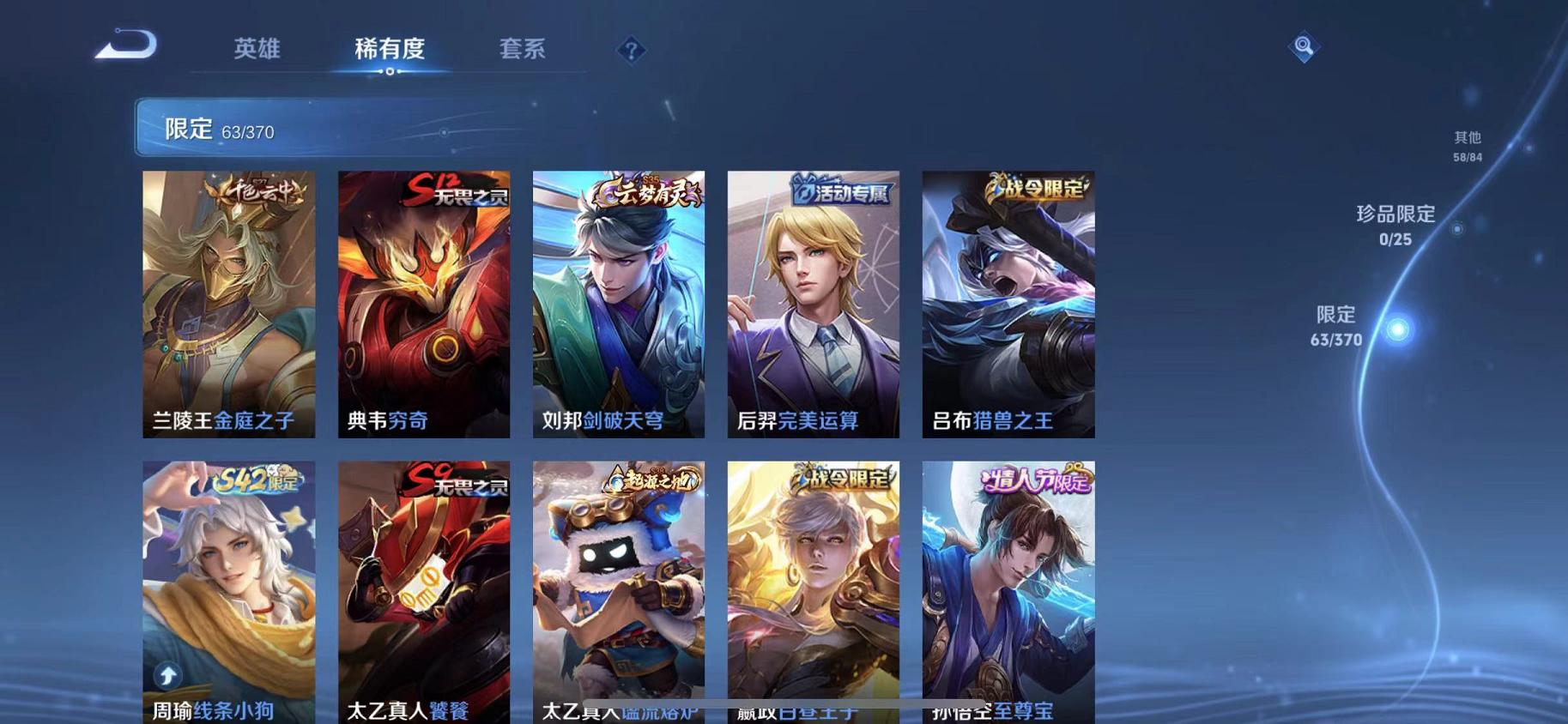
Task: Click the diamond question mark help icon
Action: pos(633,51)
